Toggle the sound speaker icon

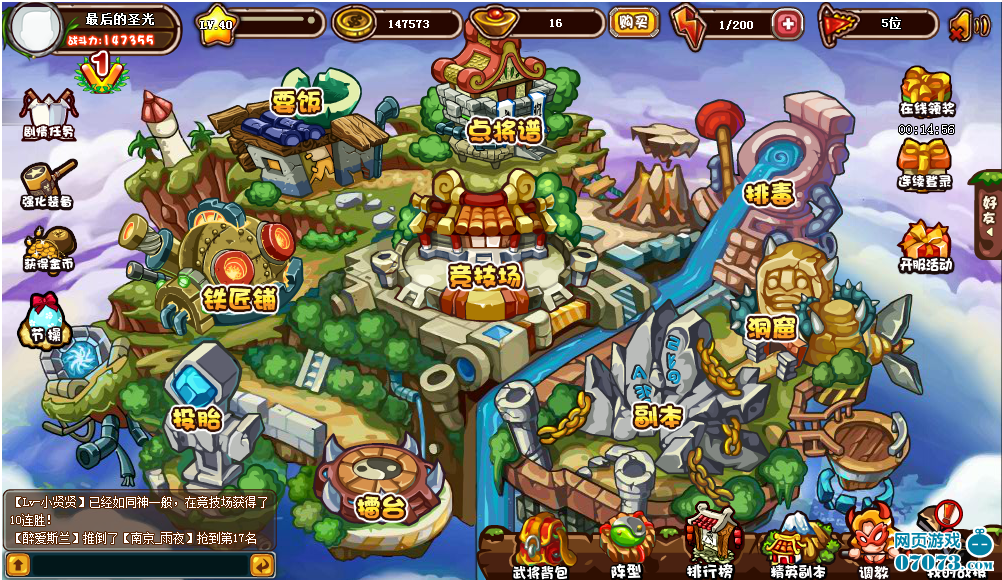click(x=961, y=25)
